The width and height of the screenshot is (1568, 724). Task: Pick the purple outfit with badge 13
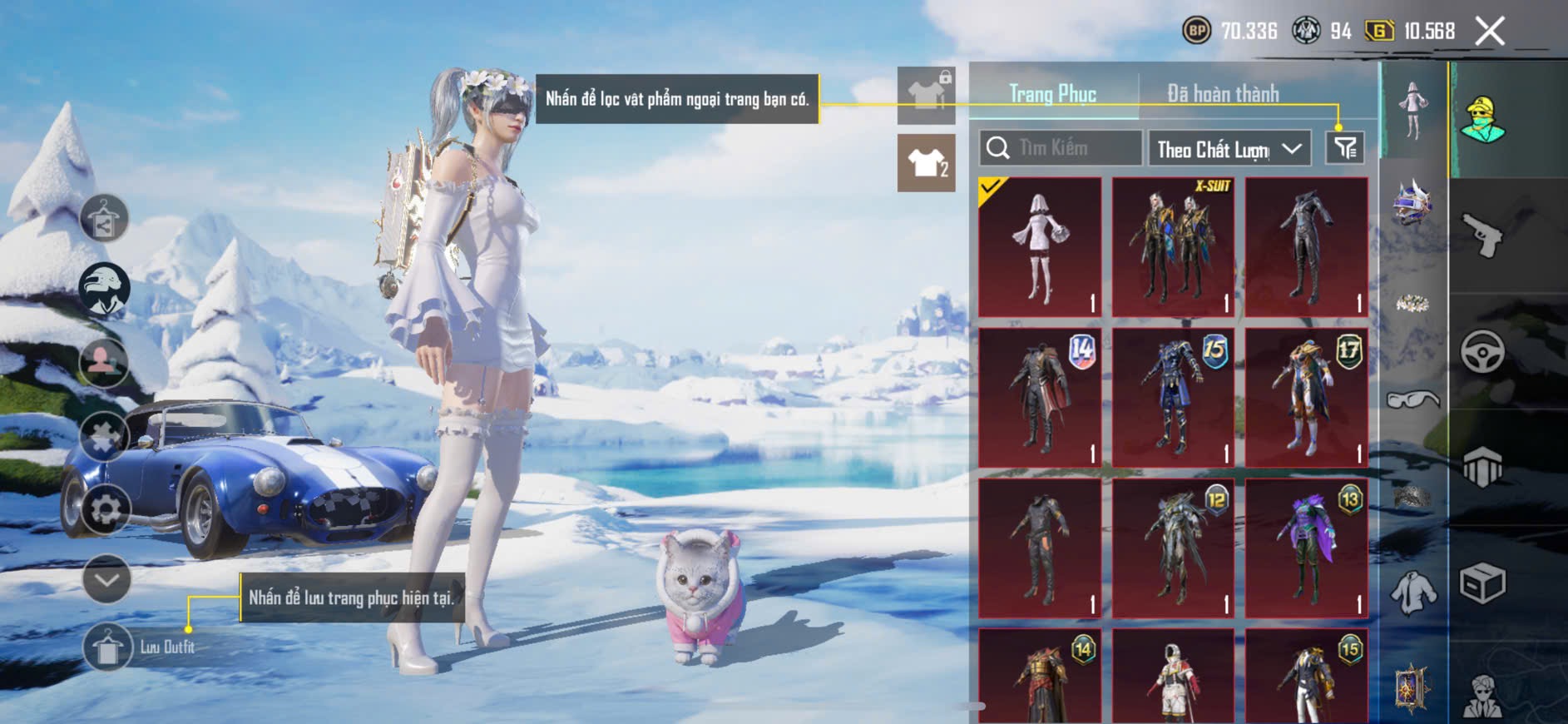1306,548
